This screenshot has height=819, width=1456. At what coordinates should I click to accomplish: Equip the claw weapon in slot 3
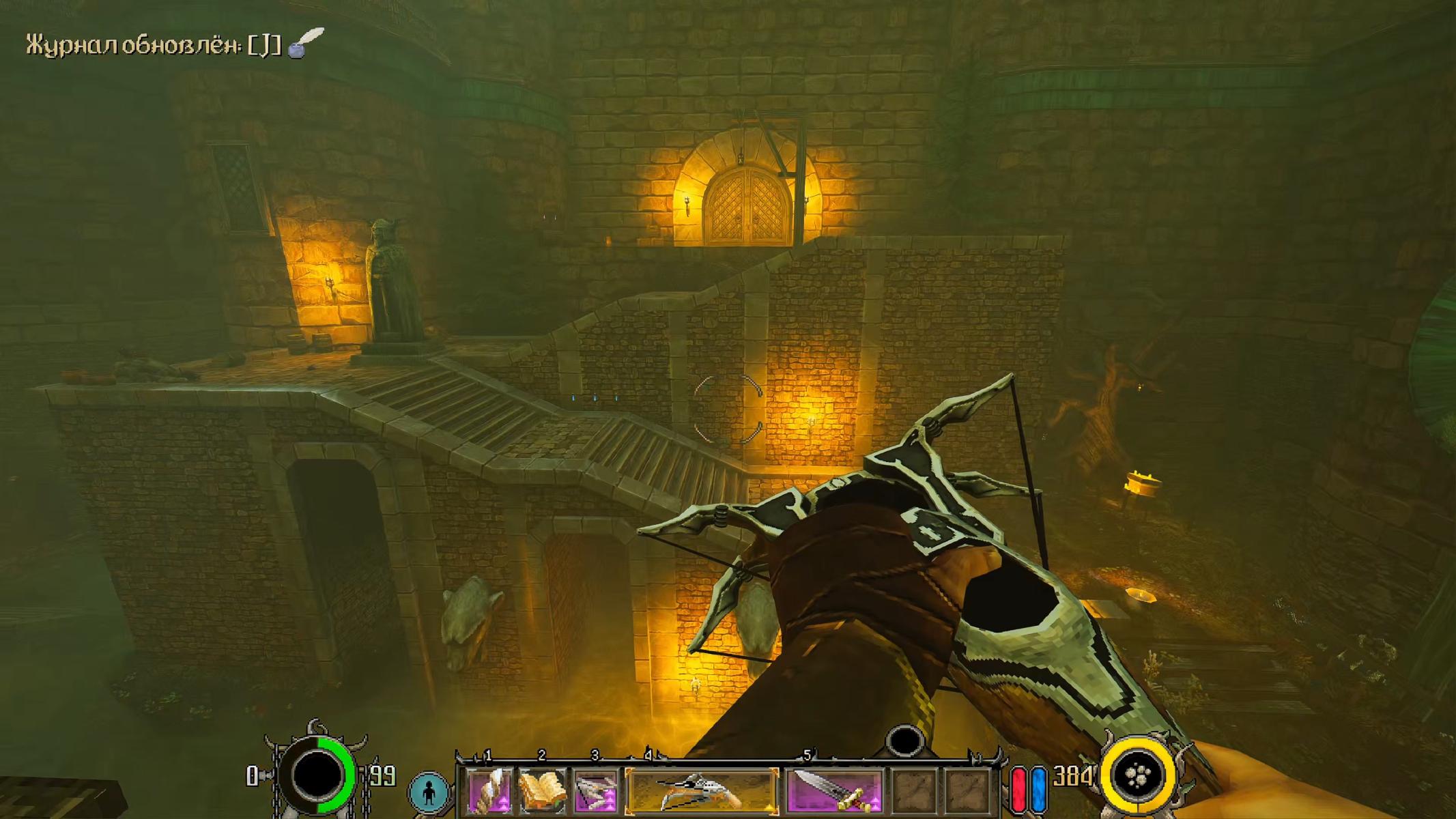tap(596, 791)
